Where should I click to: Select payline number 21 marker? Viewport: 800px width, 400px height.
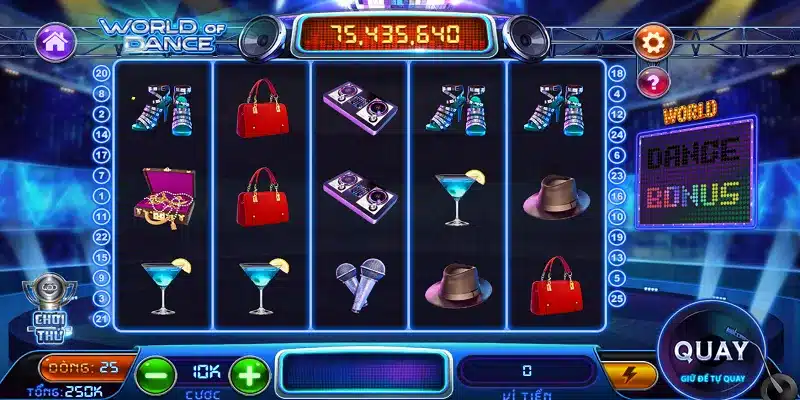pos(101,317)
